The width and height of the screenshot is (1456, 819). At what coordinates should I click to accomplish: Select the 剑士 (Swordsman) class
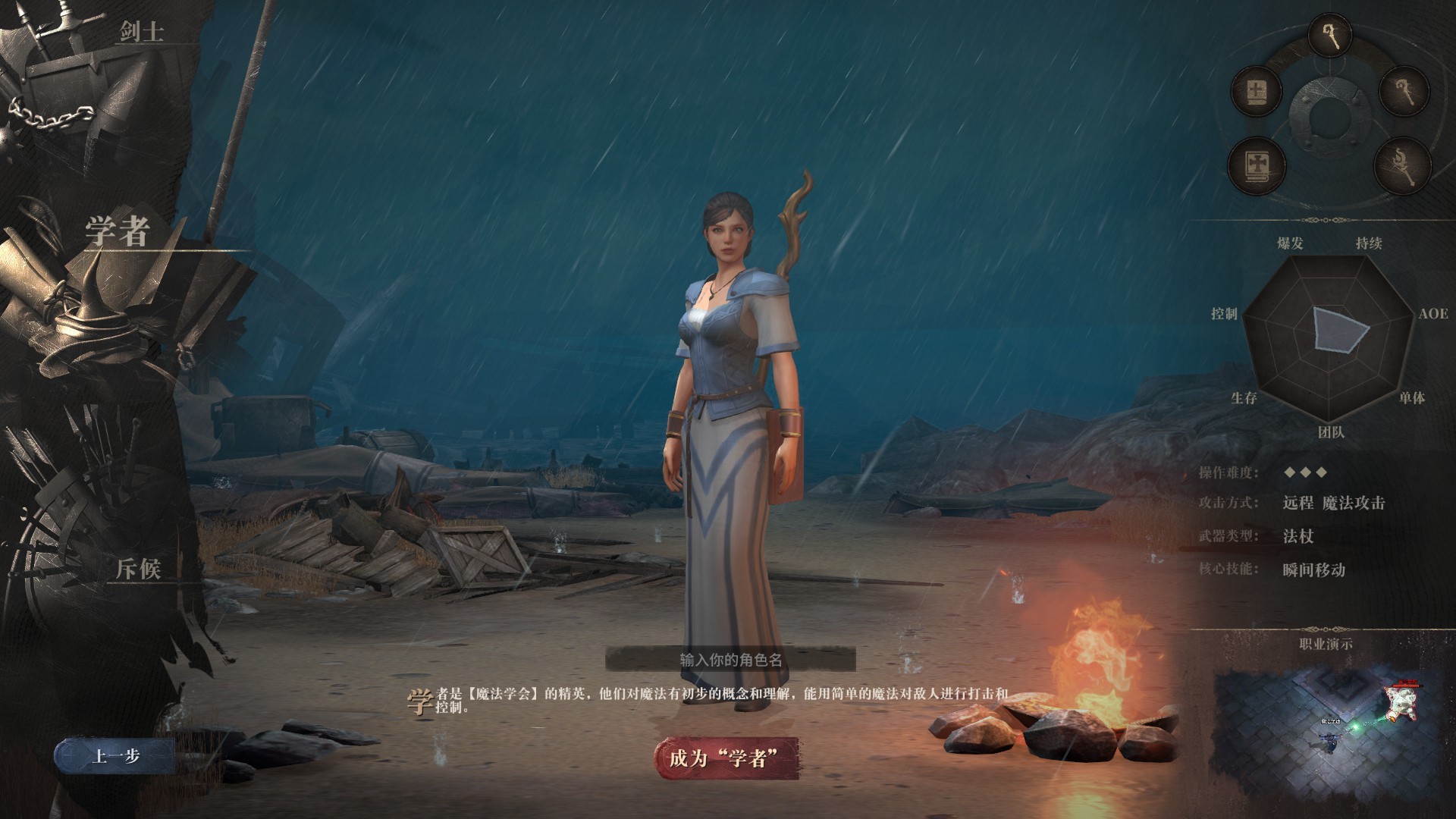141,32
